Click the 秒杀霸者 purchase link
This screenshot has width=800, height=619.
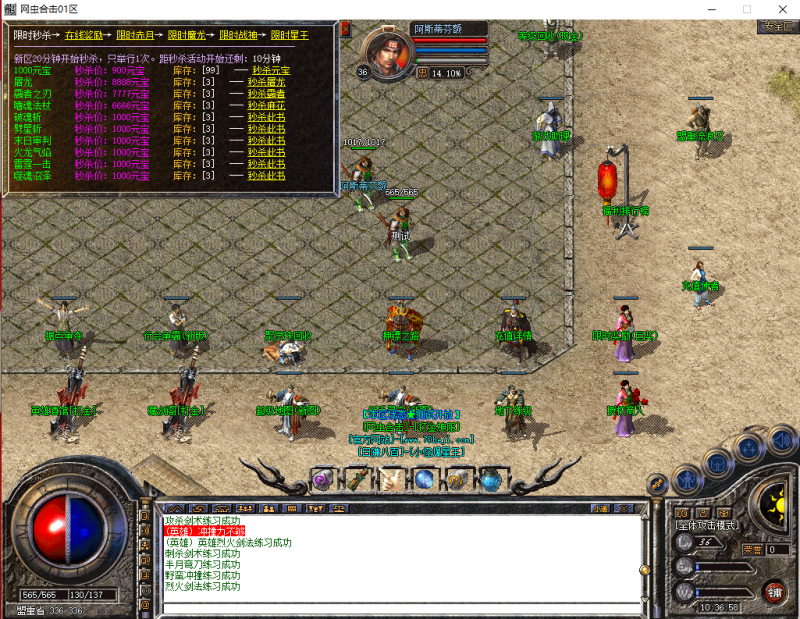(268, 93)
